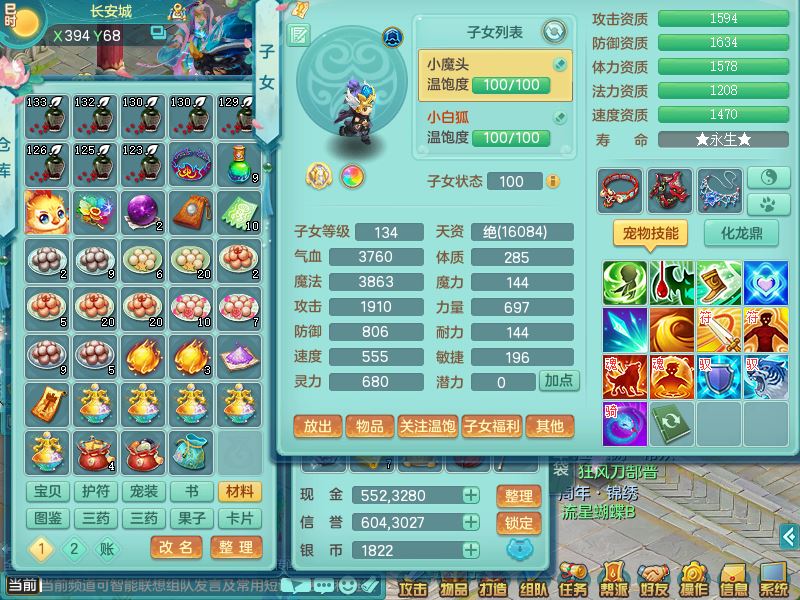Viewport: 800px width, 600px height.
Task: Open the 卡片 inventory category
Action: click(x=240, y=519)
